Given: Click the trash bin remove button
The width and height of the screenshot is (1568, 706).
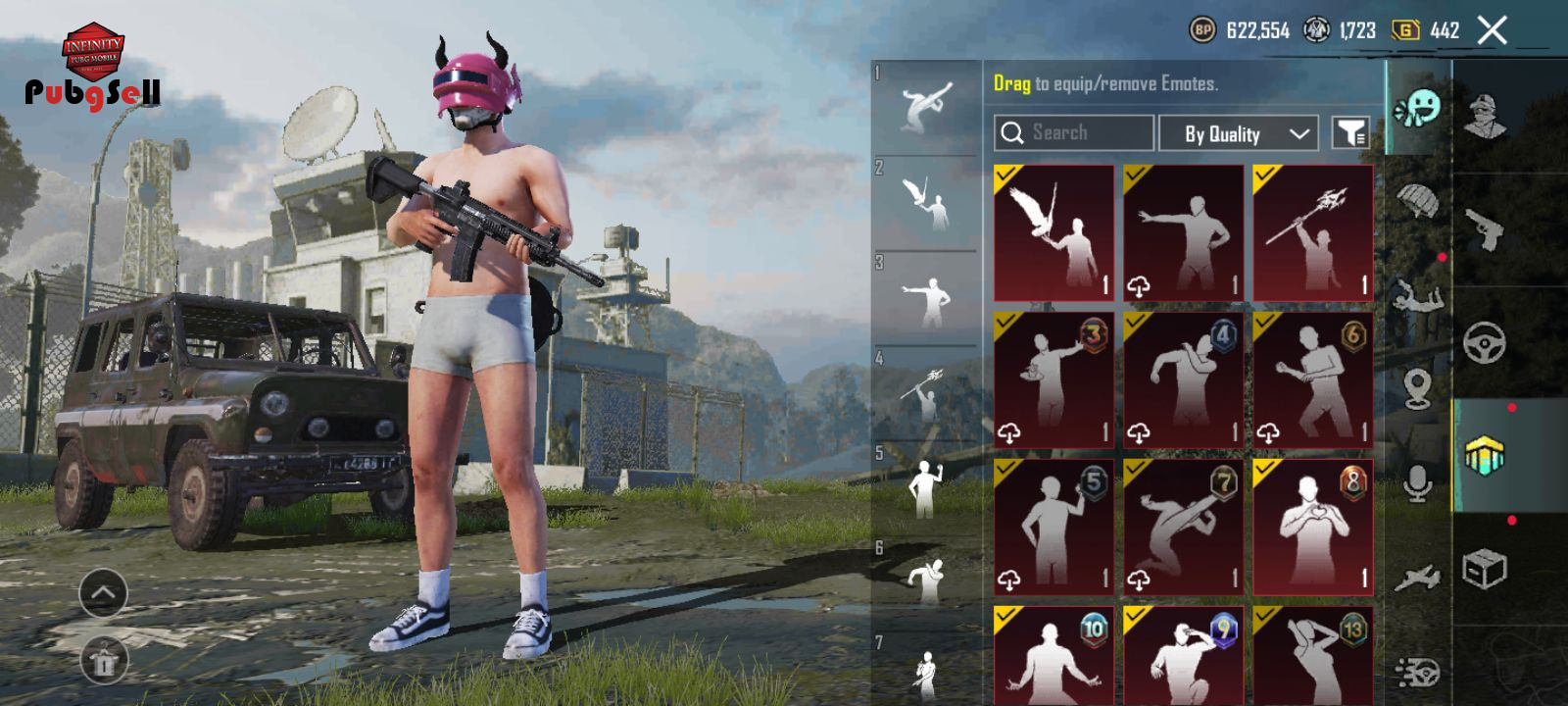Looking at the screenshot, I should click(x=103, y=660).
